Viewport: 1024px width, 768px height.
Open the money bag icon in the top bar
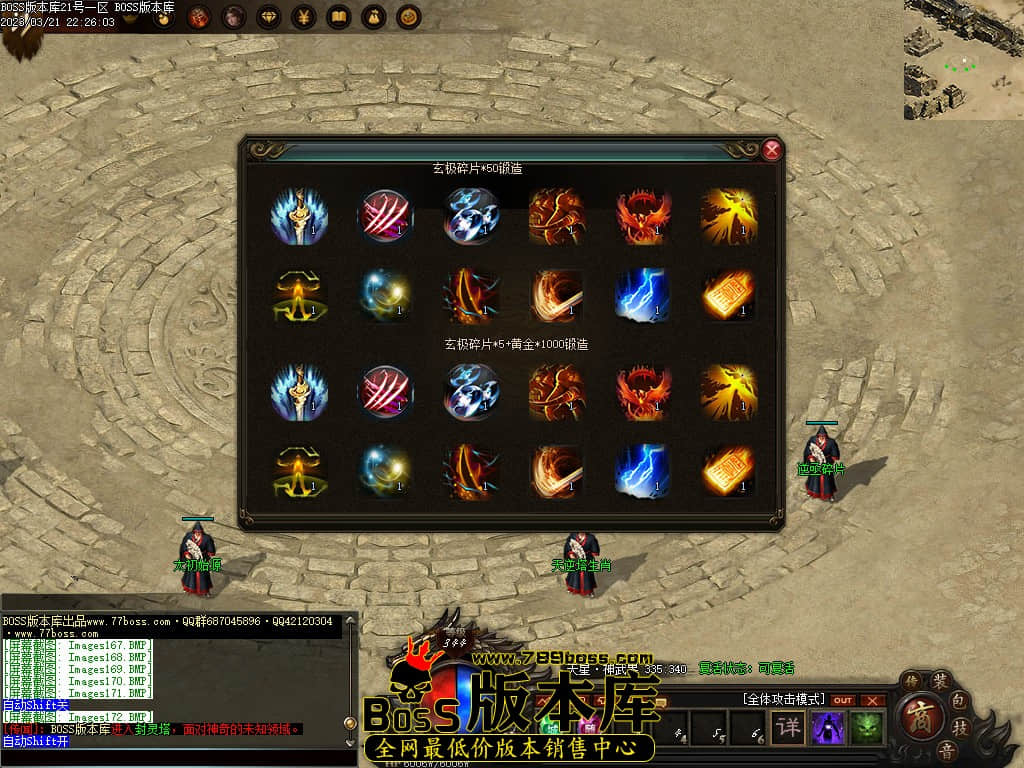pyautogui.click(x=374, y=17)
